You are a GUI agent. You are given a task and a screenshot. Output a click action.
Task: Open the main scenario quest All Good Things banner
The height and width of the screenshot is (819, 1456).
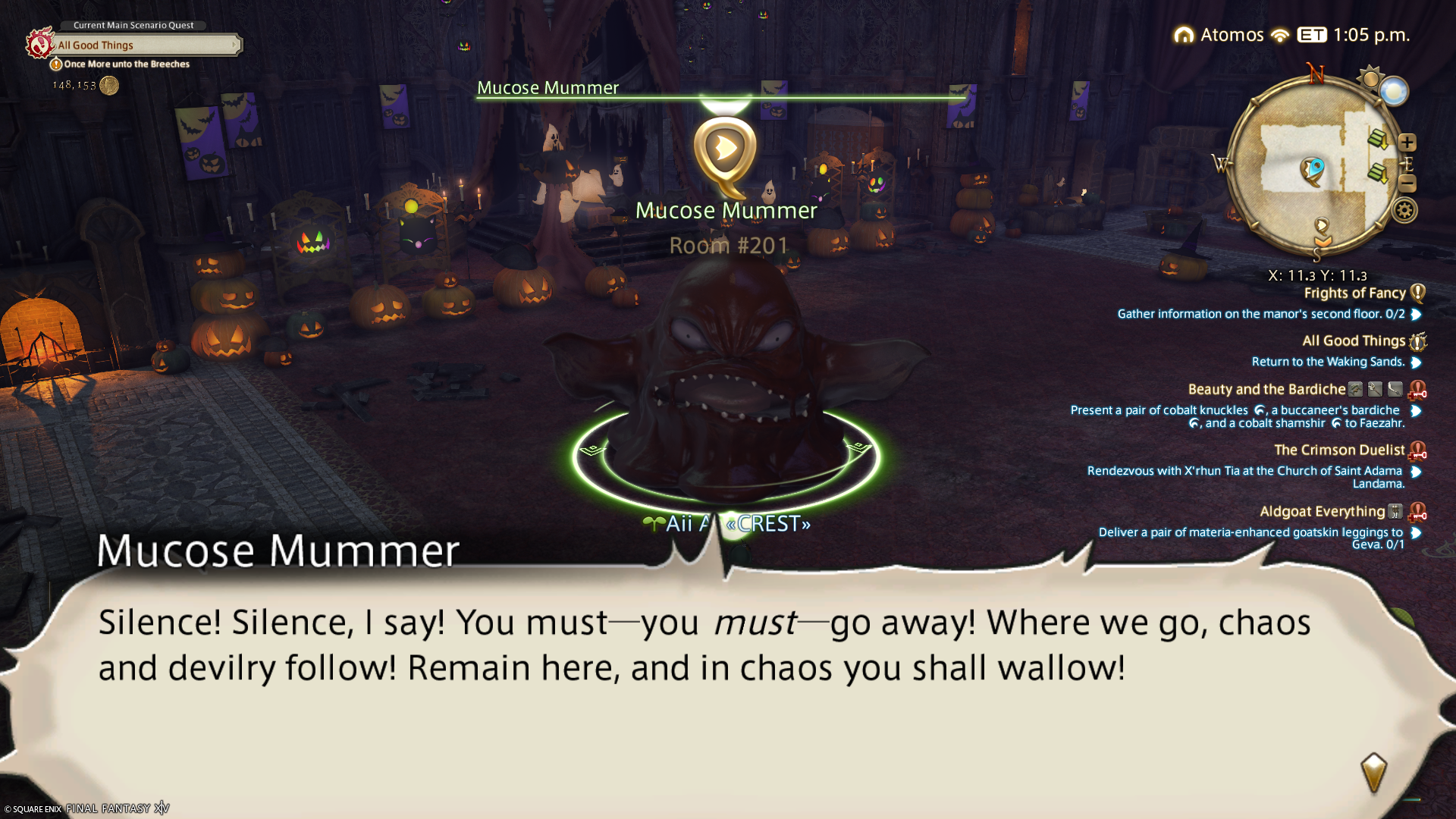tap(144, 45)
